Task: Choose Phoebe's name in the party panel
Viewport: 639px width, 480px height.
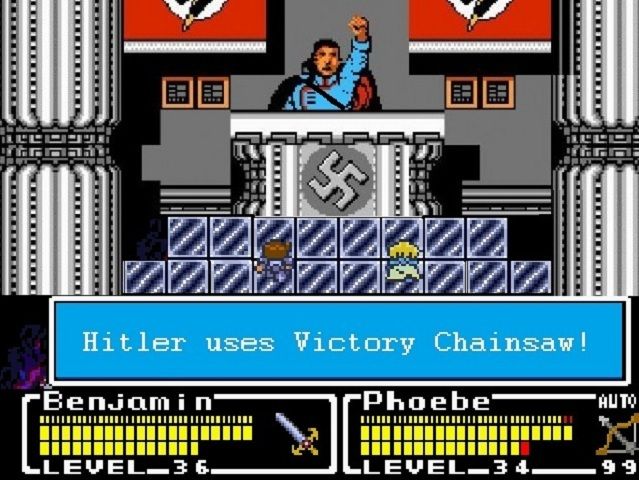Action: click(x=428, y=401)
